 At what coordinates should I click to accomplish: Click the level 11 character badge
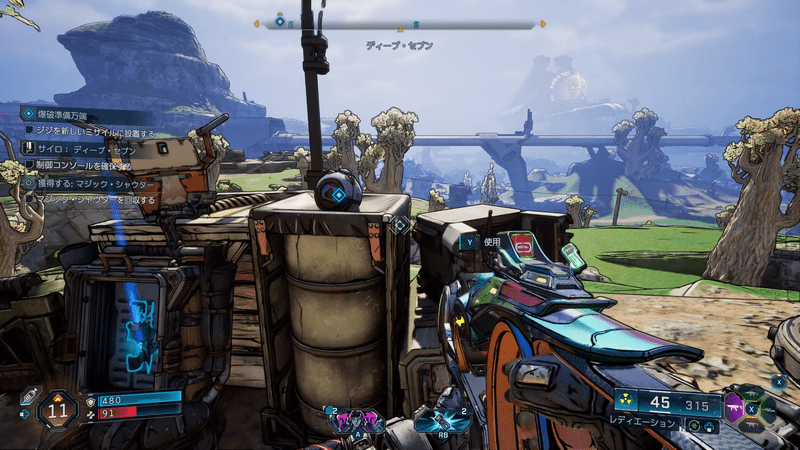[57, 409]
